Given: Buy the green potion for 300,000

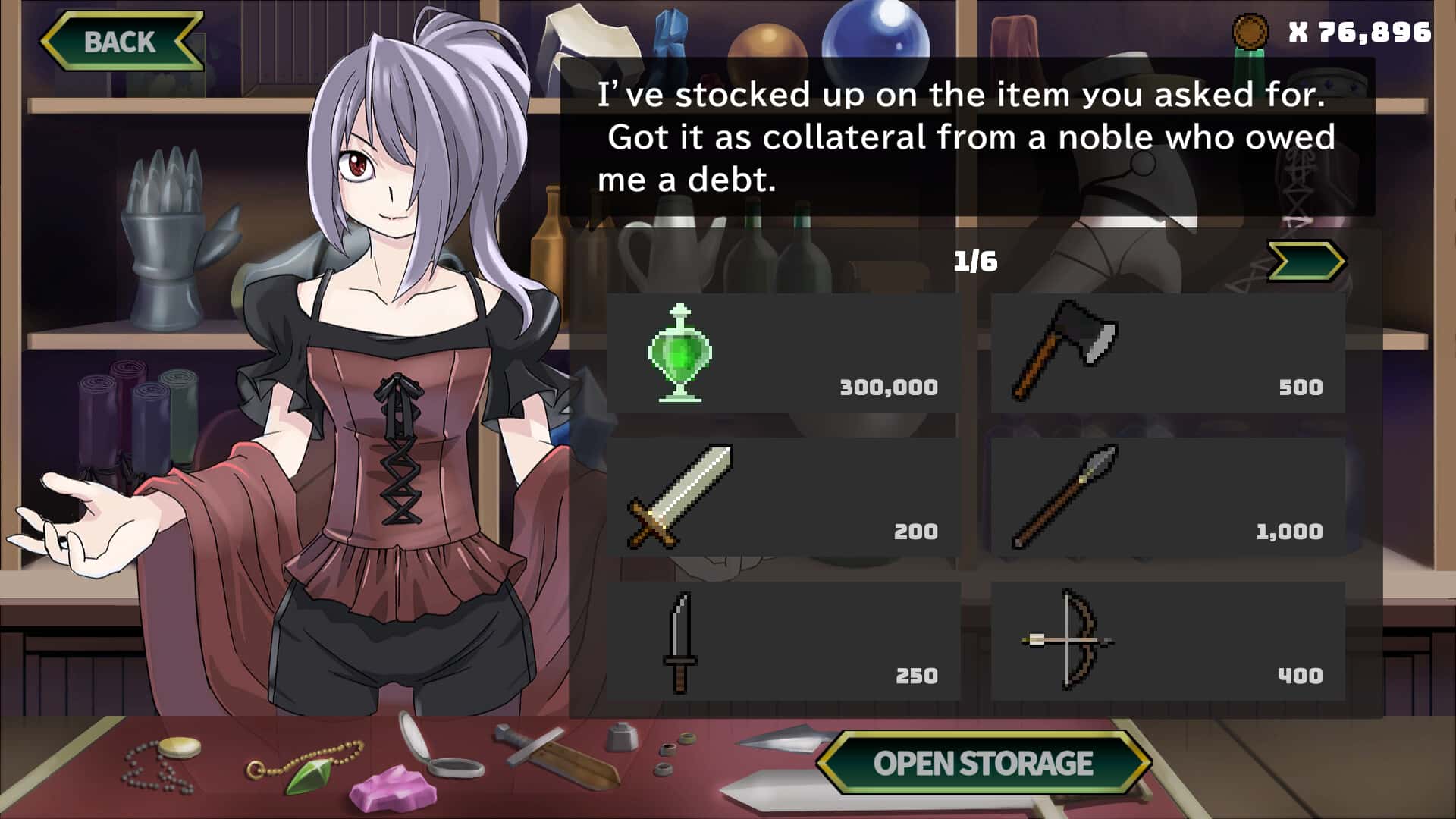Looking at the screenshot, I should coord(783,353).
